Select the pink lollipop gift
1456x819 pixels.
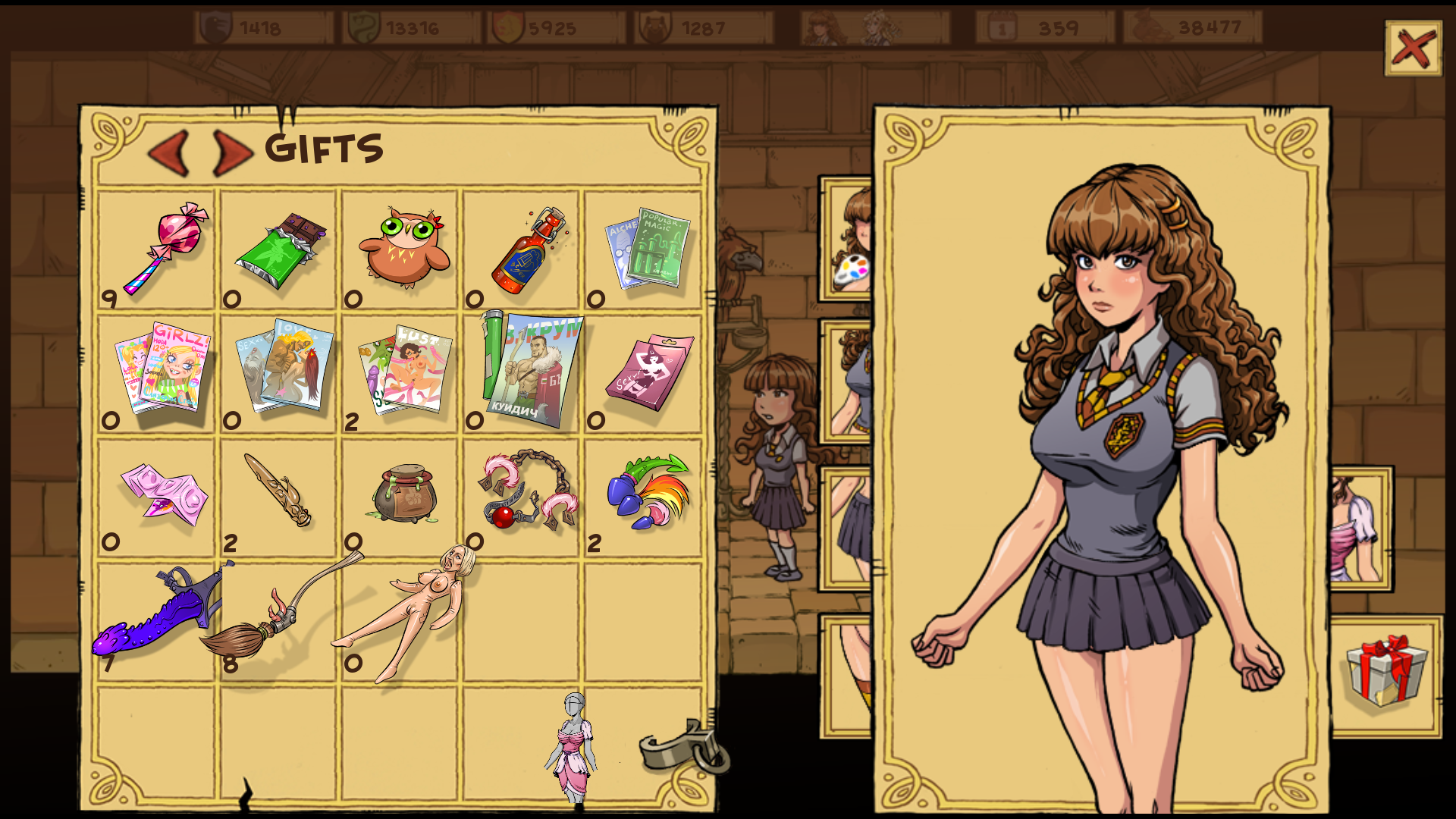[x=165, y=246]
